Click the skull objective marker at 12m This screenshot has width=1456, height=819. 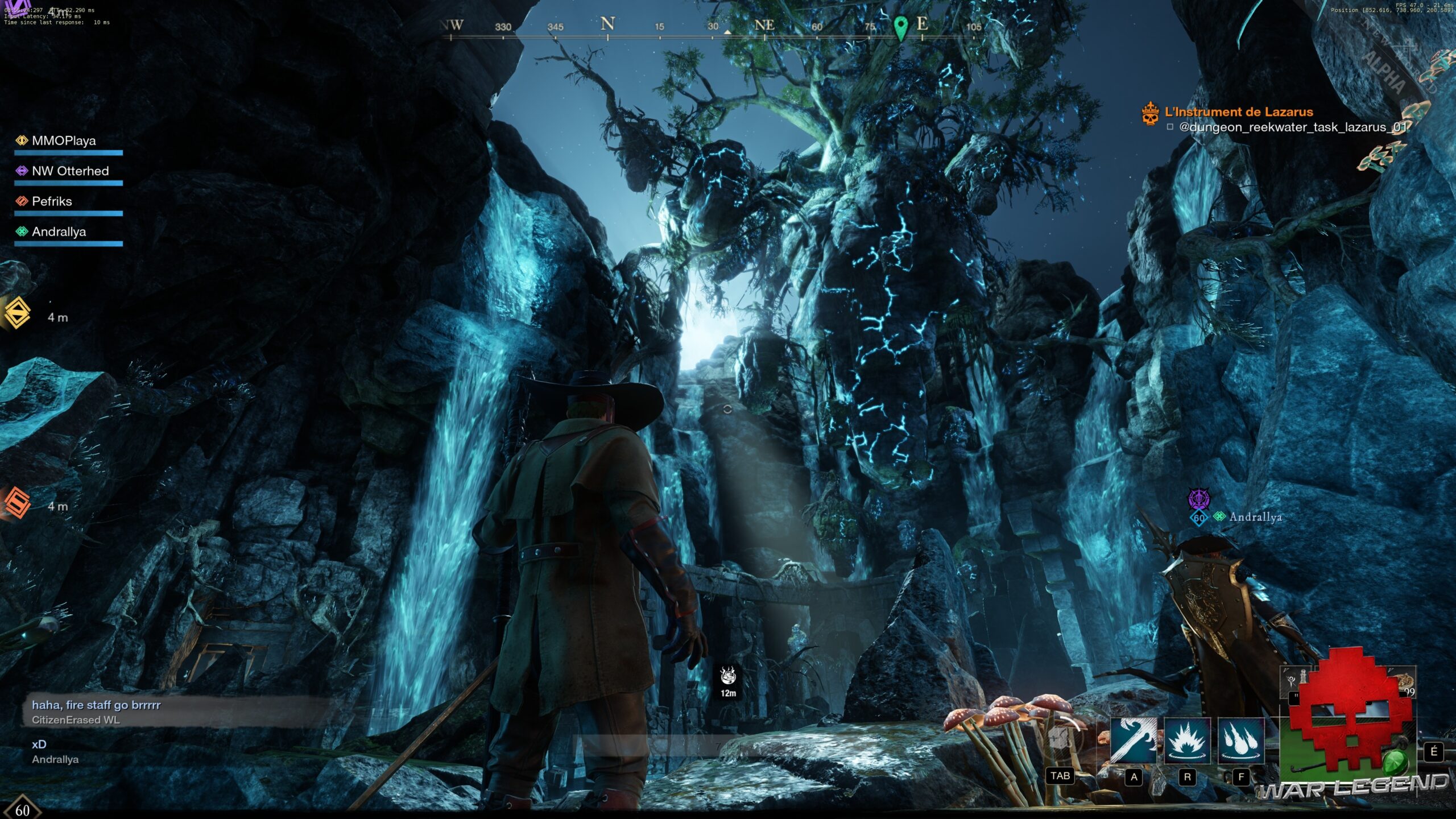click(728, 676)
